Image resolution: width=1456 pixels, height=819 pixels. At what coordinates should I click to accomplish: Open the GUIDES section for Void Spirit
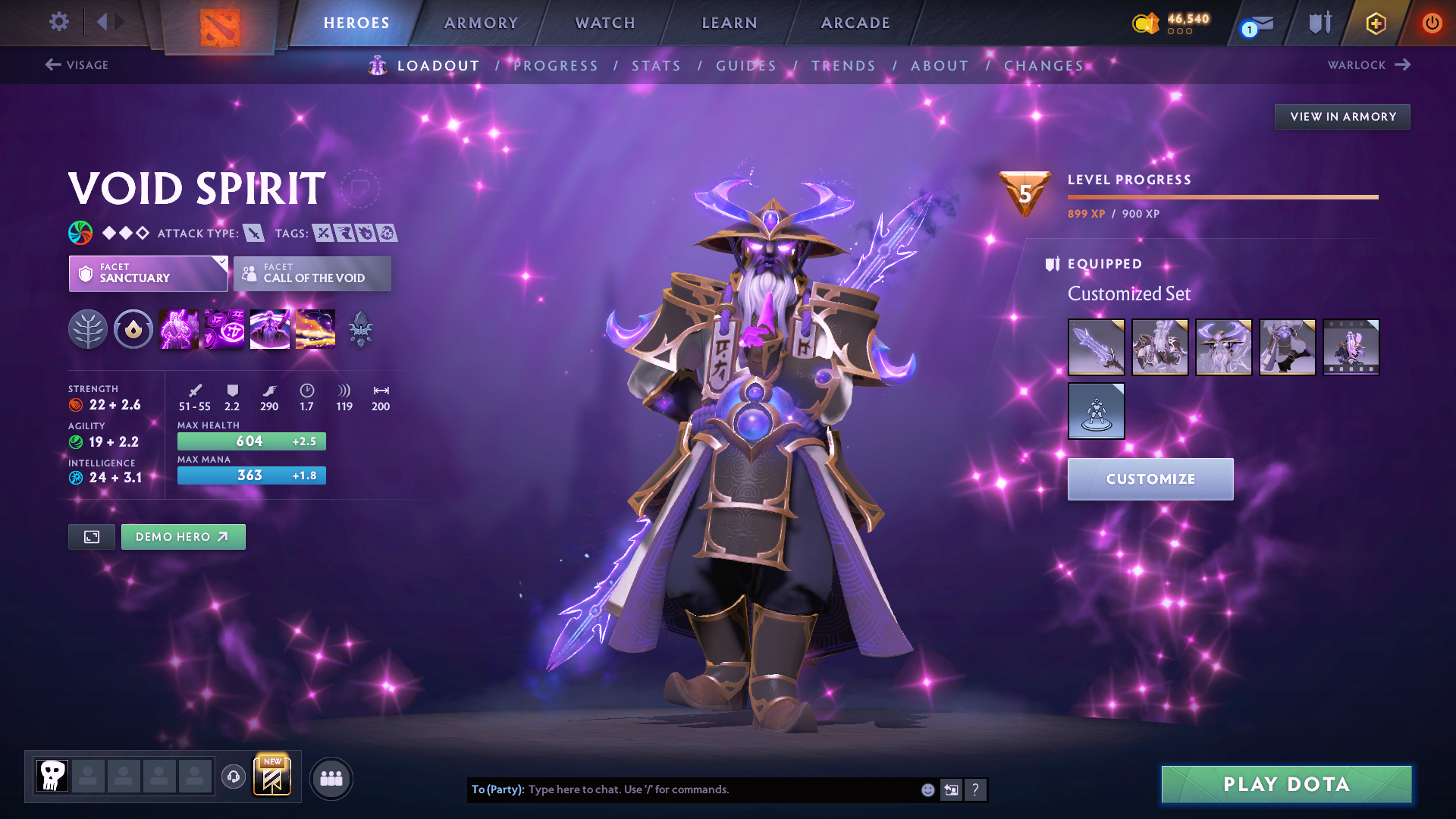[745, 66]
